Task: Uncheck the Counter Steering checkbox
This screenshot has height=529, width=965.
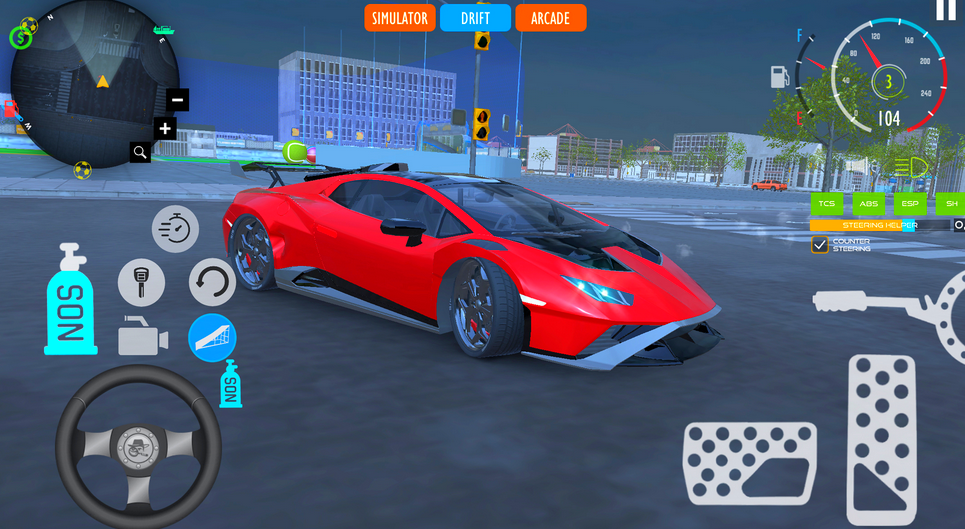Action: (820, 245)
